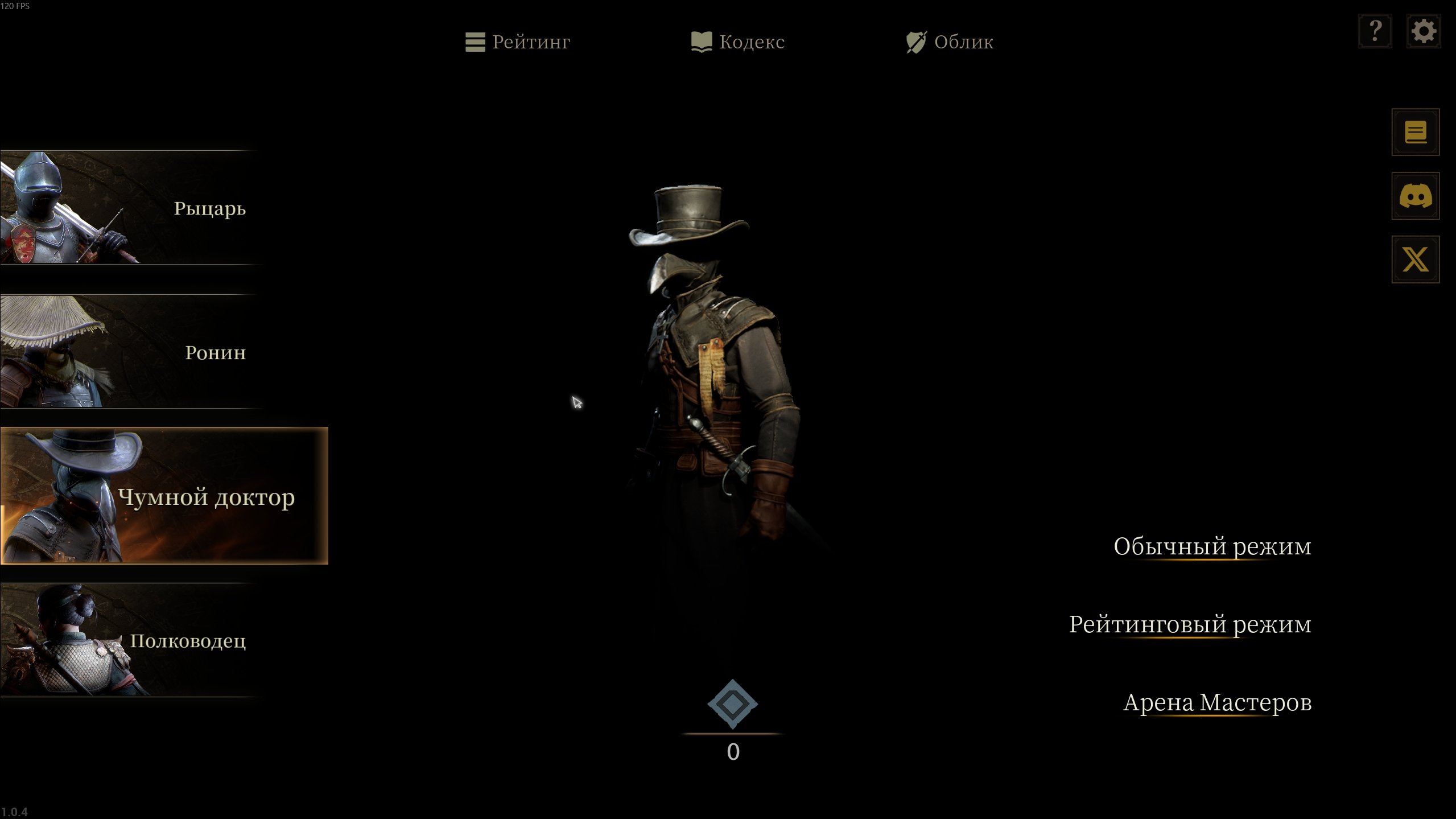Select the Рыцарь knight character
Viewport: 1456px width, 819px height.
click(x=131, y=208)
